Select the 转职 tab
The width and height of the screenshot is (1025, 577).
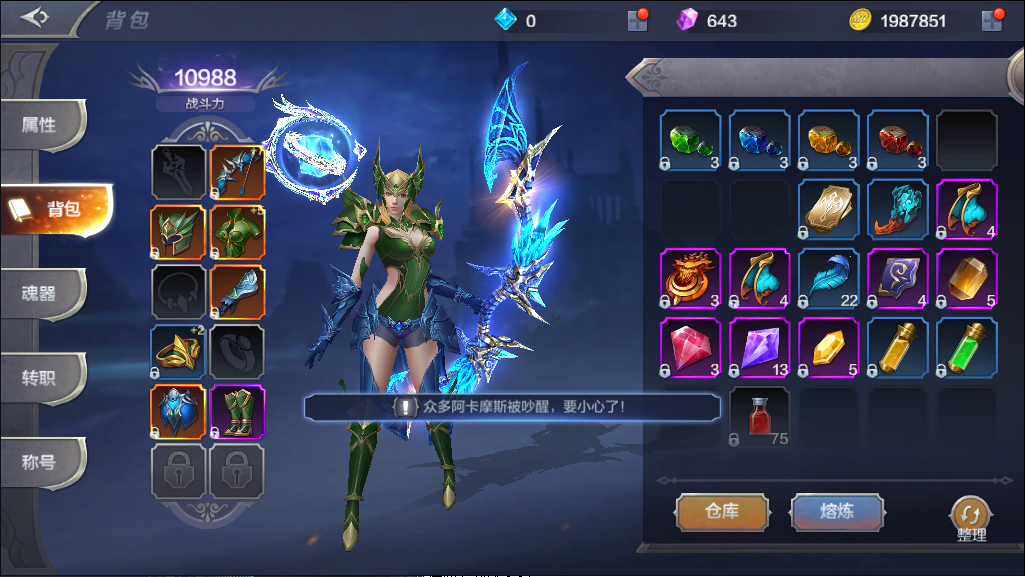coord(40,377)
